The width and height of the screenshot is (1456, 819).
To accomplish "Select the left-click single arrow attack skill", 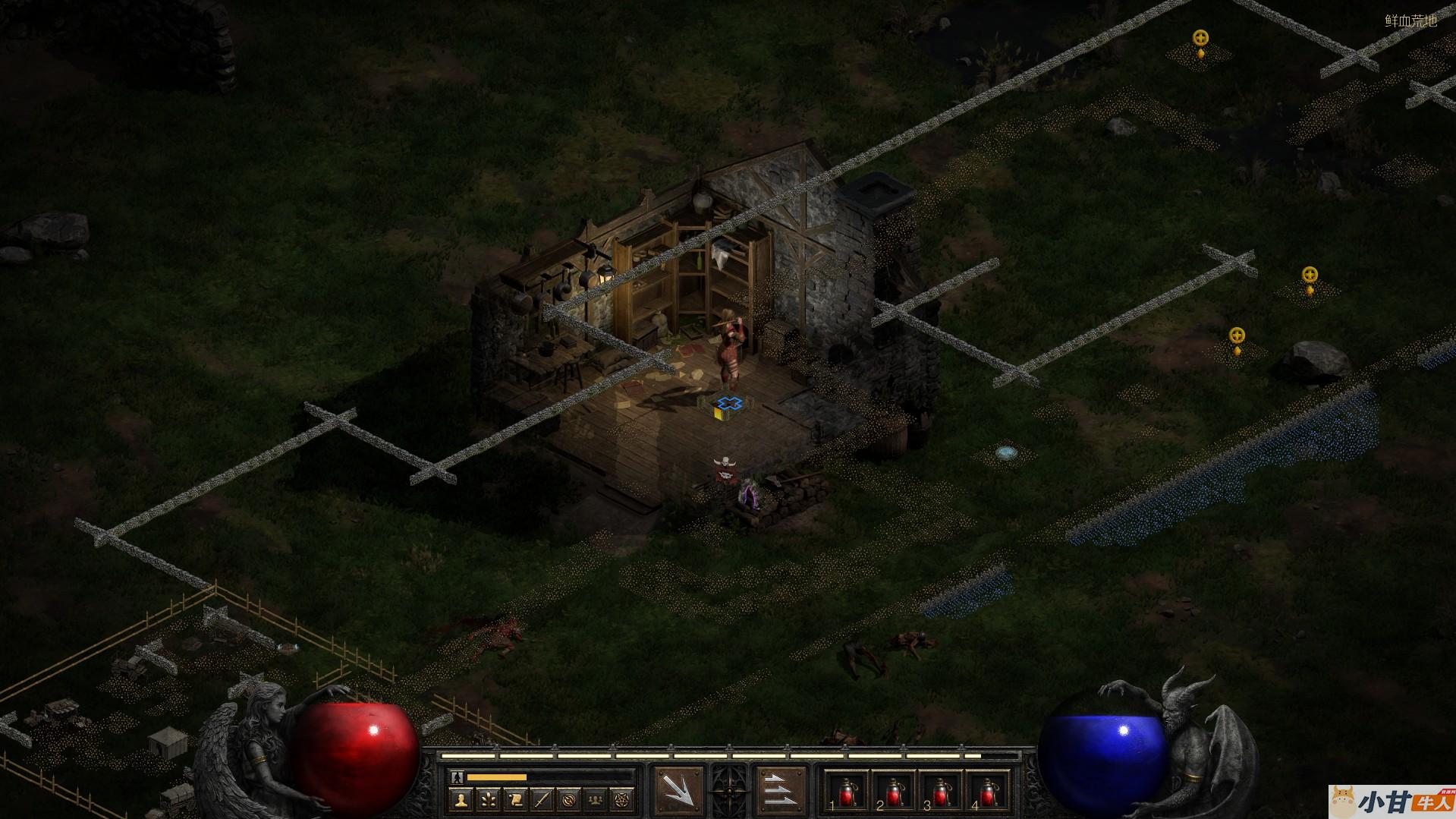I will 678,792.
